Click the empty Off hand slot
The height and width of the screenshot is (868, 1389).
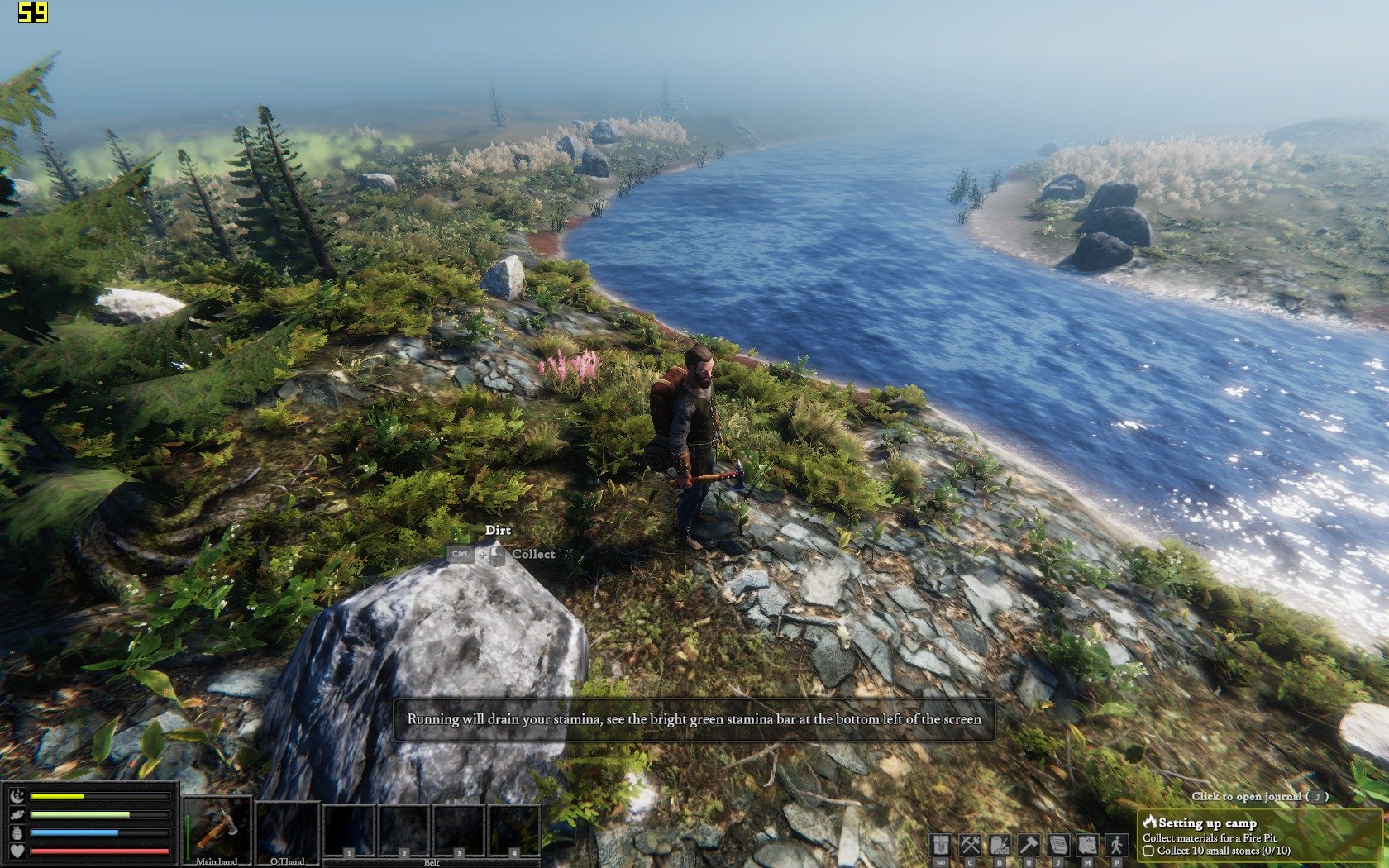(288, 830)
